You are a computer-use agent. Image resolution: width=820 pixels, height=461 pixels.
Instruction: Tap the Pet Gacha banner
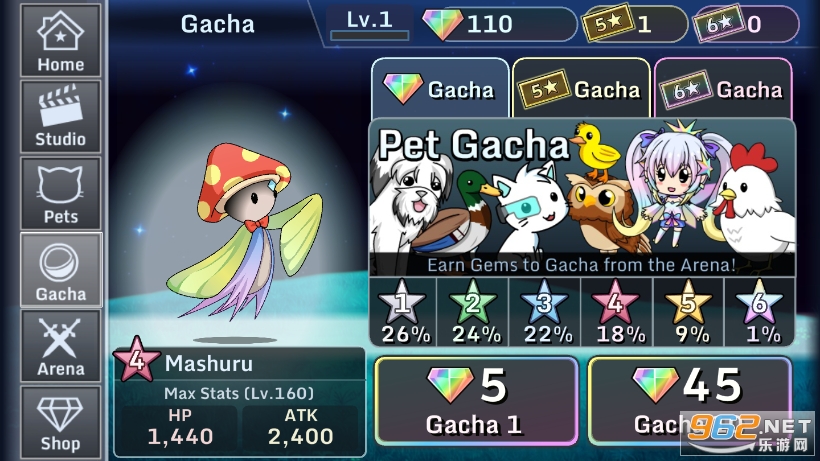coord(582,197)
